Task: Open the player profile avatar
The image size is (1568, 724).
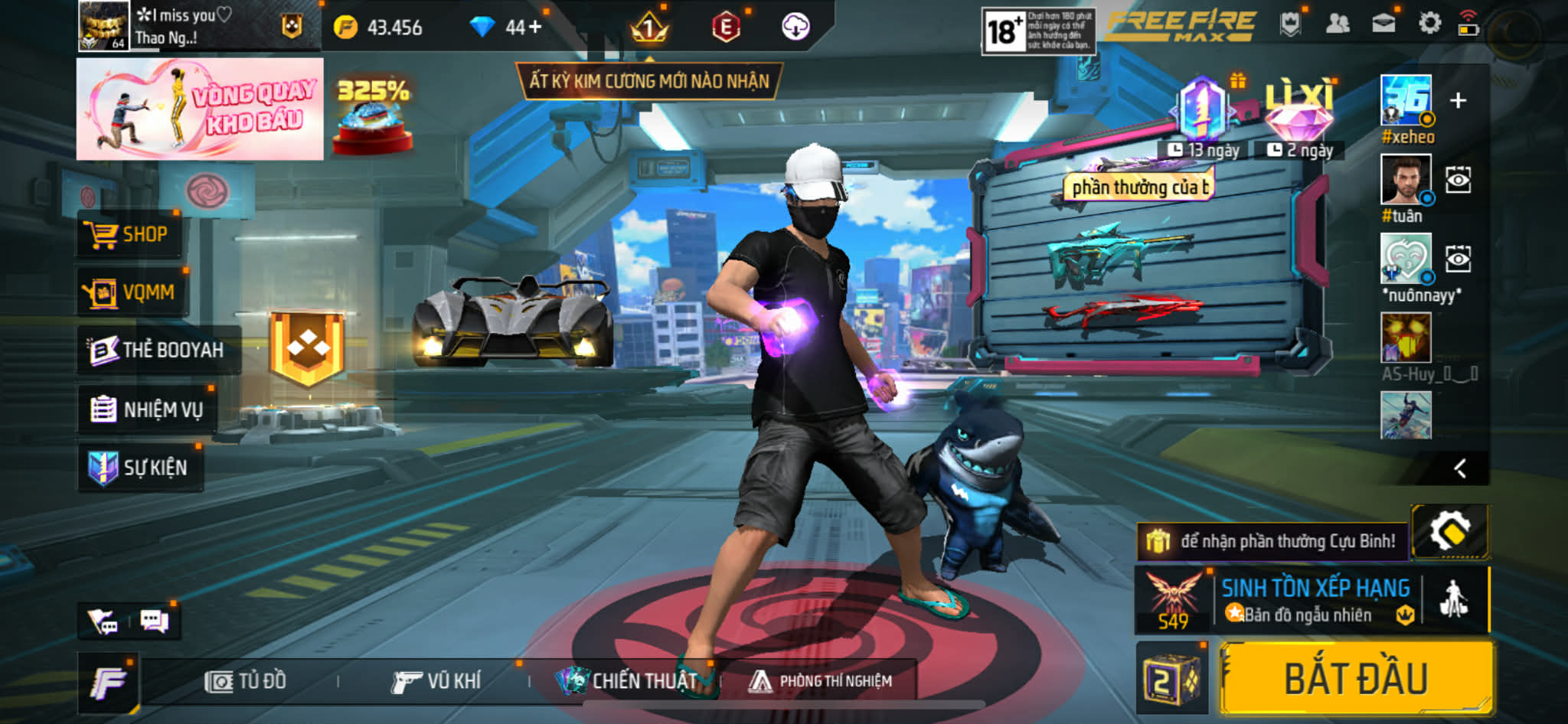Action: pyautogui.click(x=103, y=26)
